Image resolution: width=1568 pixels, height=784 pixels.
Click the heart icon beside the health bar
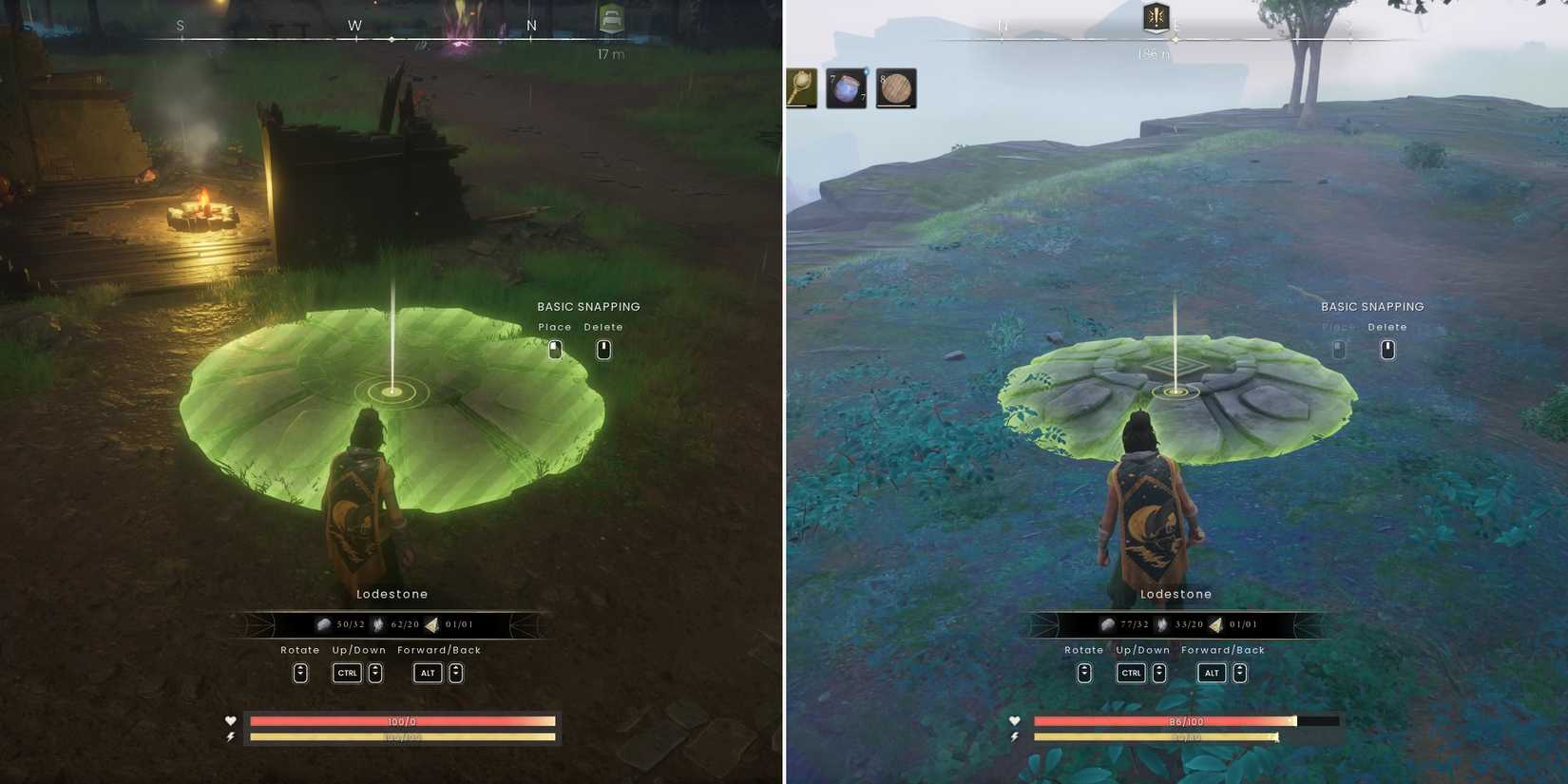tap(229, 721)
